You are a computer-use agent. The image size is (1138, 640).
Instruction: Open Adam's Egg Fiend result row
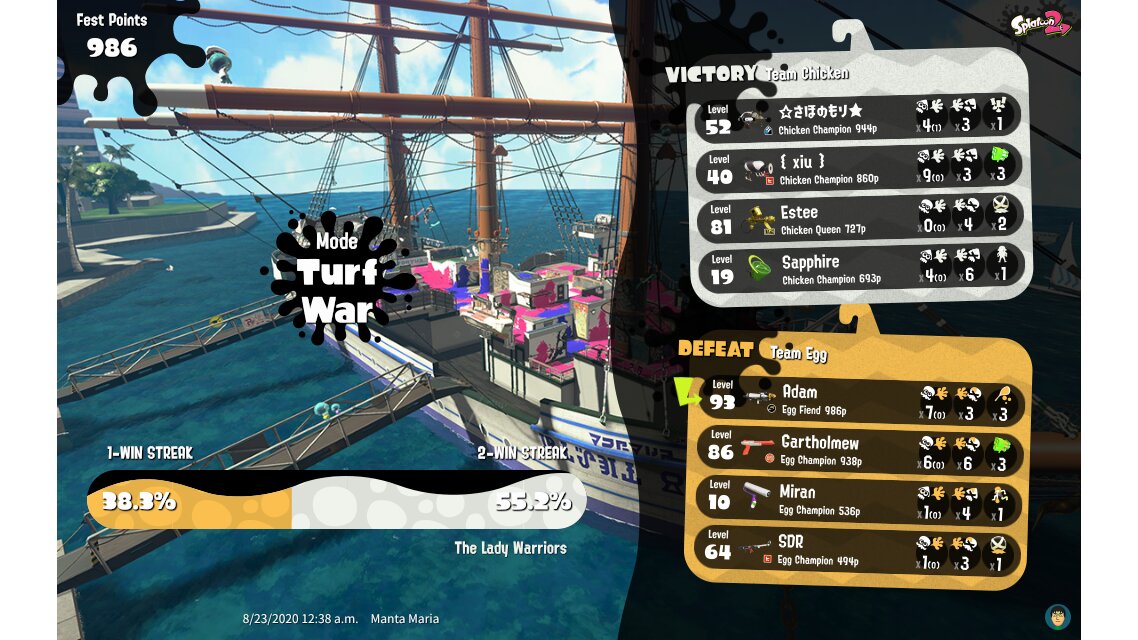(860, 399)
